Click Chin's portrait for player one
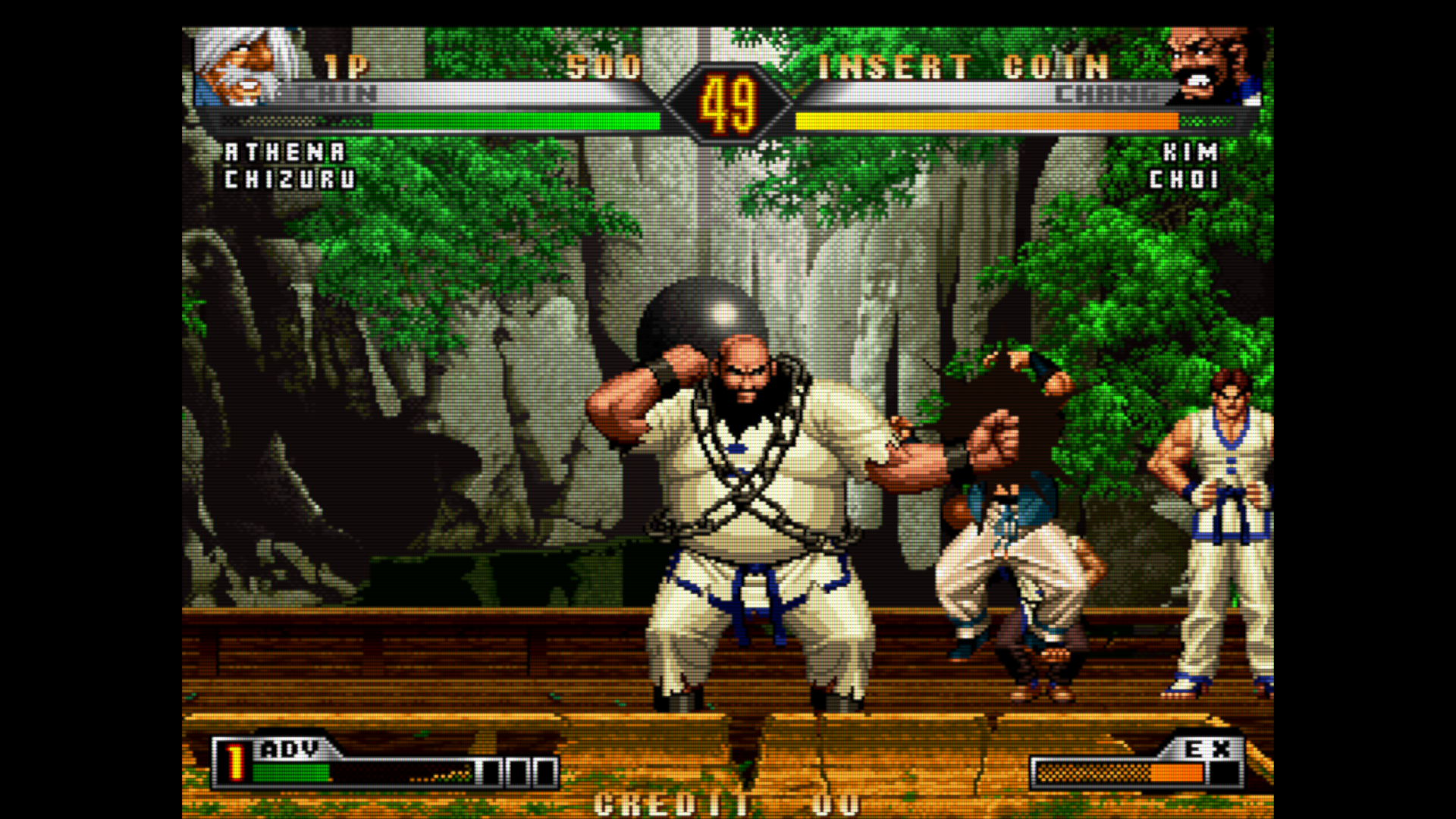1456x819 pixels. pos(244,65)
